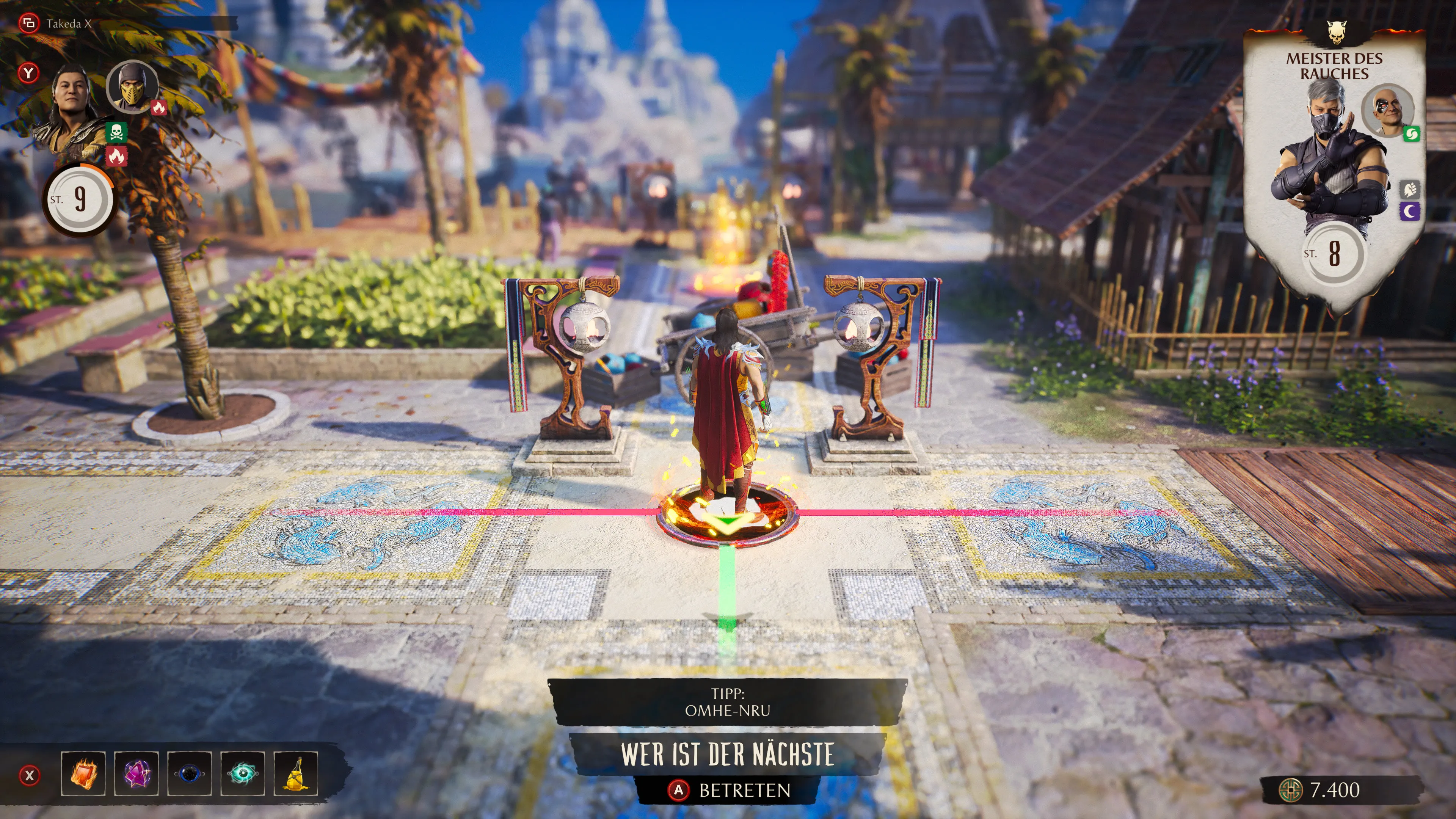Image resolution: width=1456 pixels, height=819 pixels.
Task: Inspect the green skull-and-crossbones element icon
Action: (116, 133)
